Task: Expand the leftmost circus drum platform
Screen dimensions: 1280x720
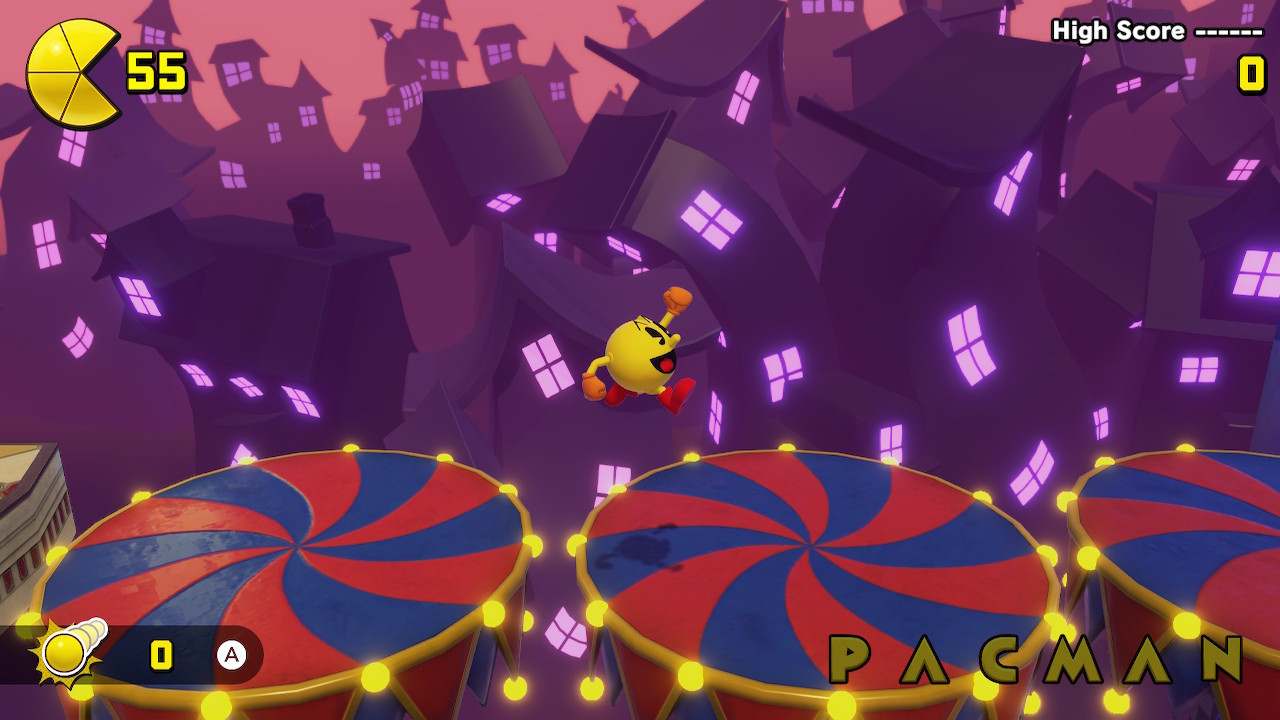Action: 300,550
